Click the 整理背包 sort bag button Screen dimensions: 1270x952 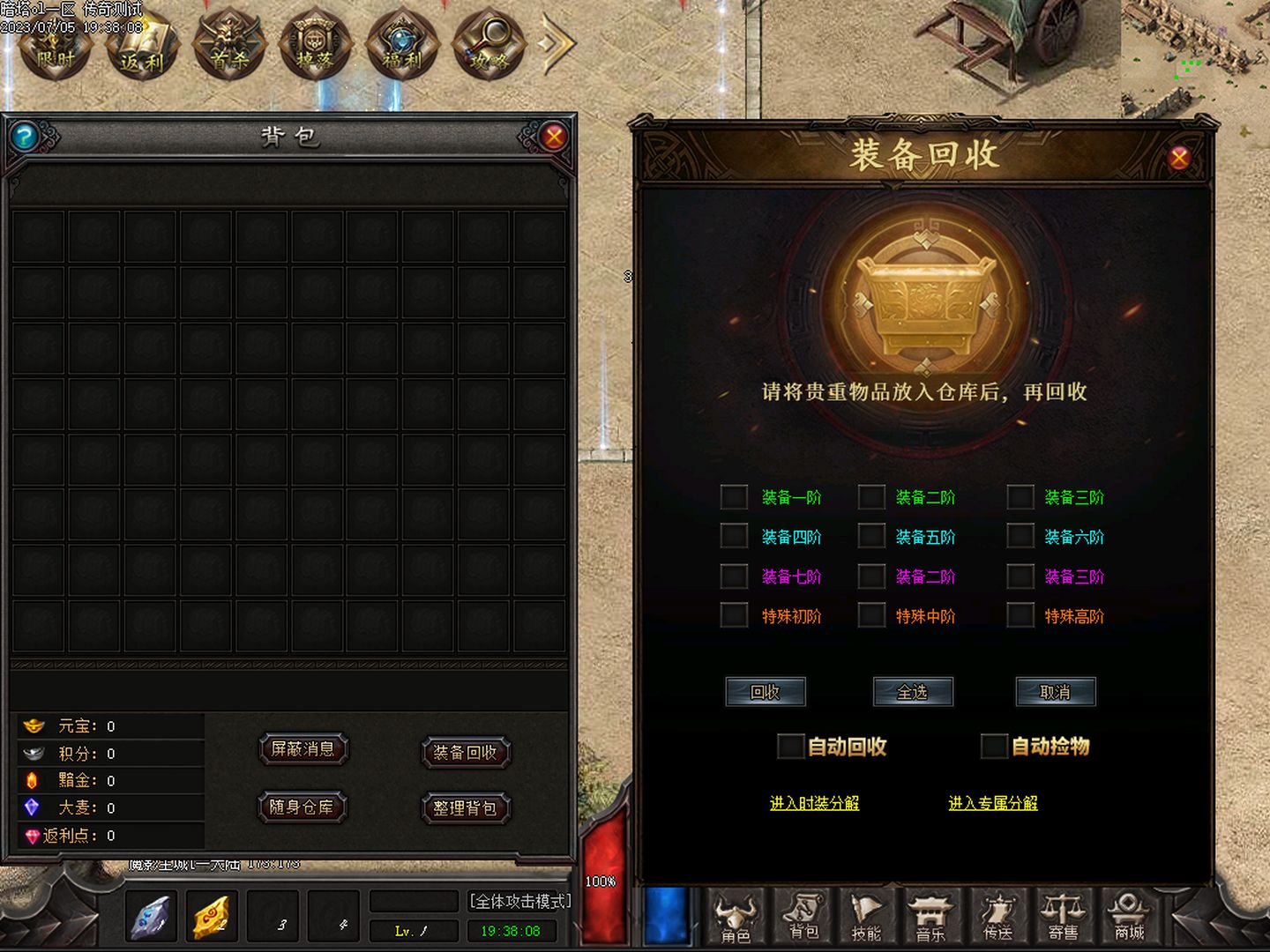(x=465, y=808)
